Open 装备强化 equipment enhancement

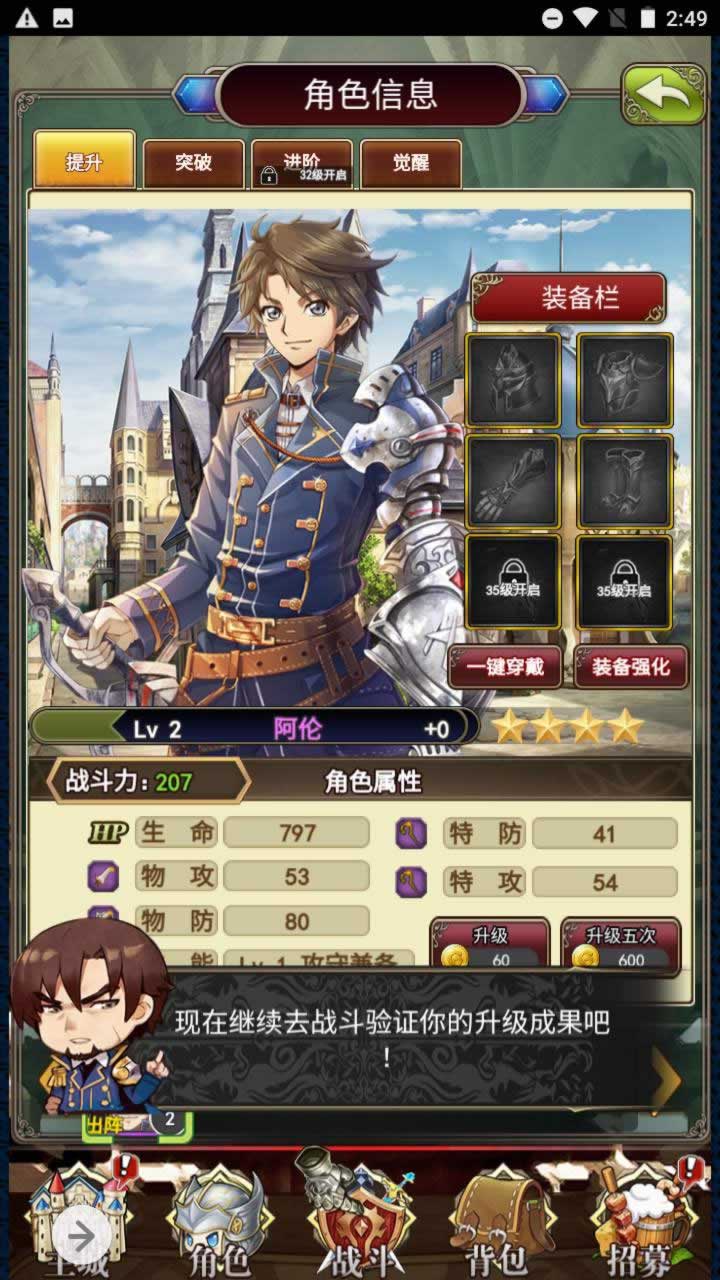pos(630,667)
